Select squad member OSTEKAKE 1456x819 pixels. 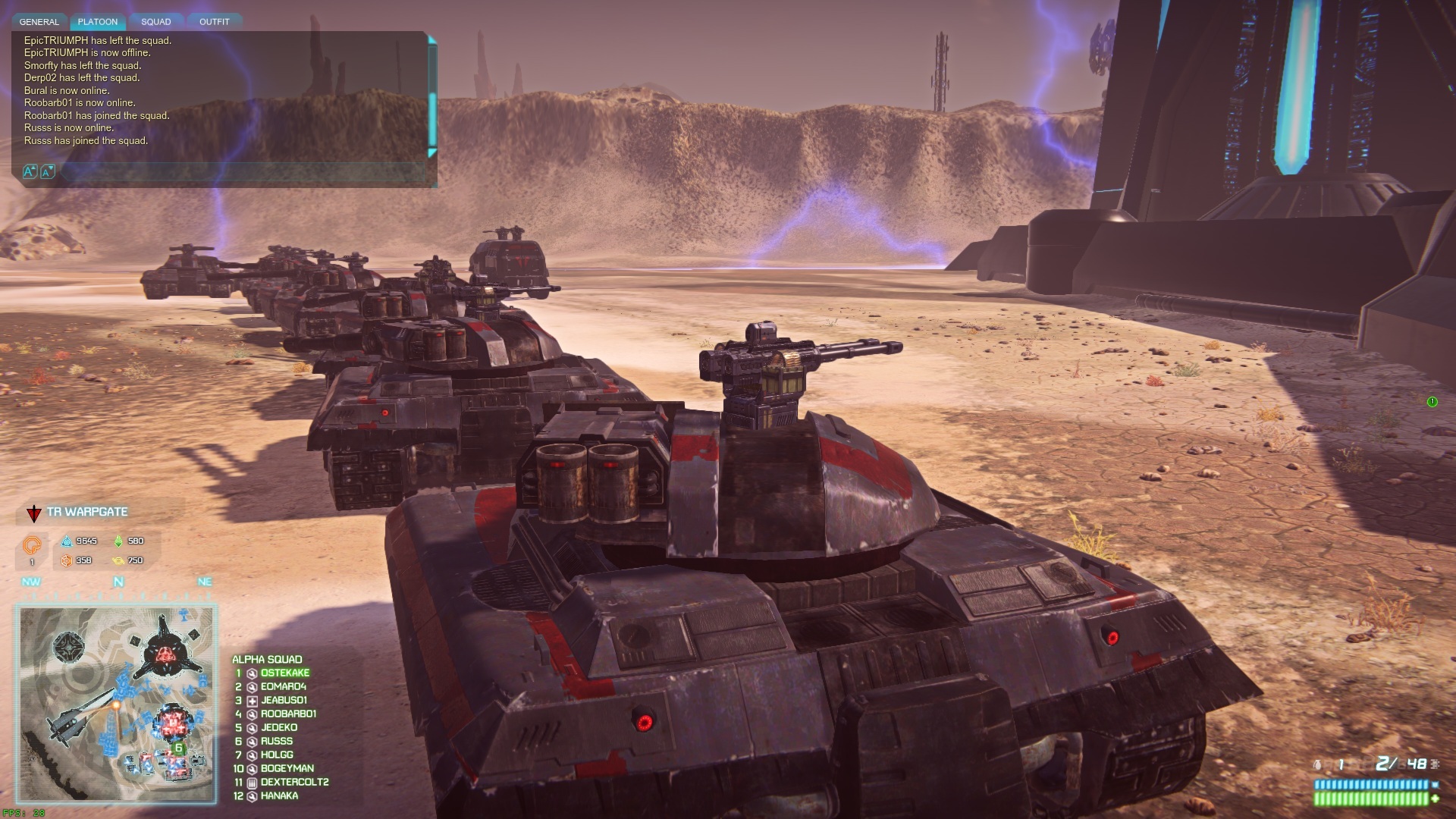pos(284,673)
